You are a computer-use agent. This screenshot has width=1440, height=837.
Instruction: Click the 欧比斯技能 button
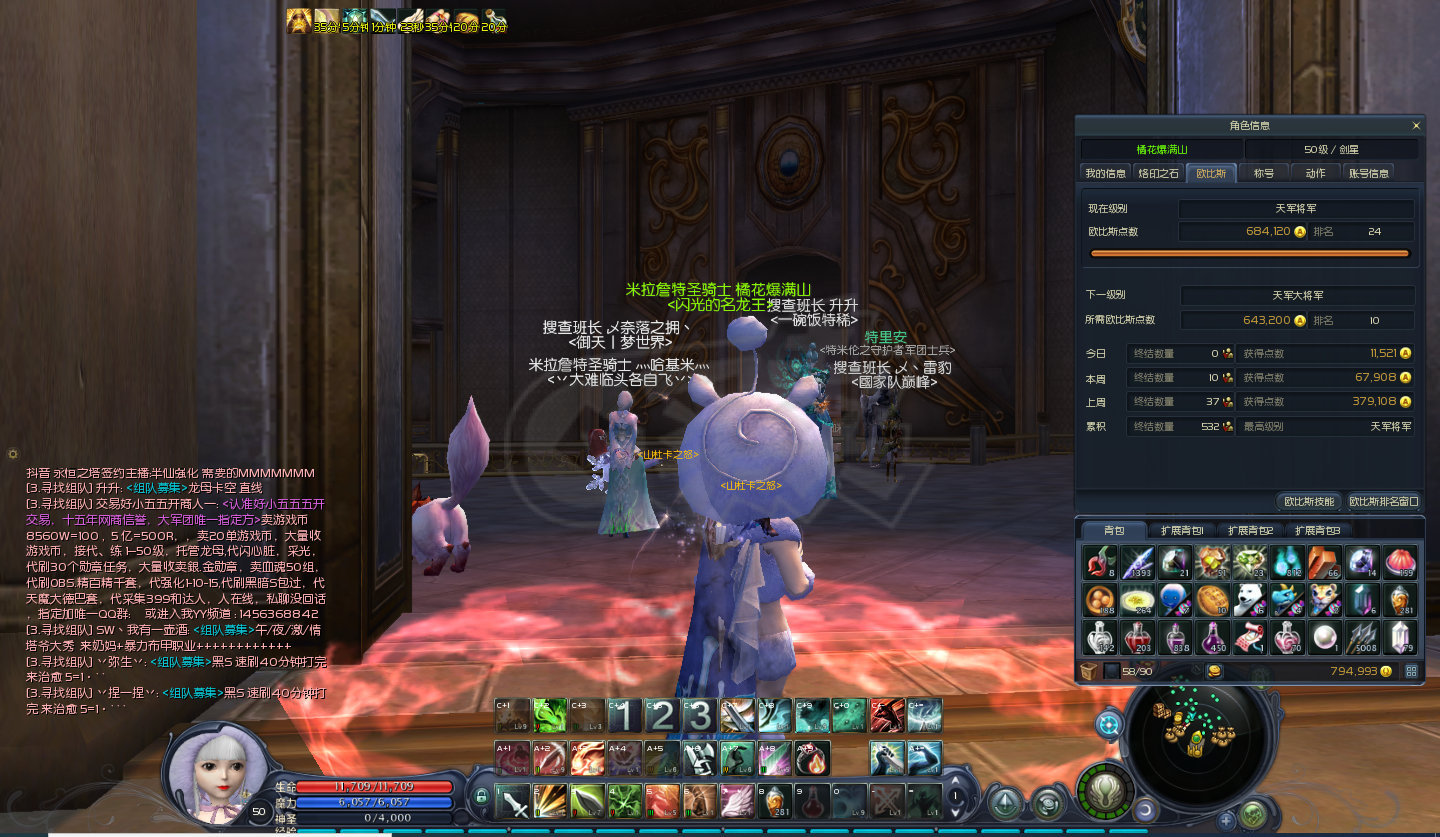click(1309, 501)
